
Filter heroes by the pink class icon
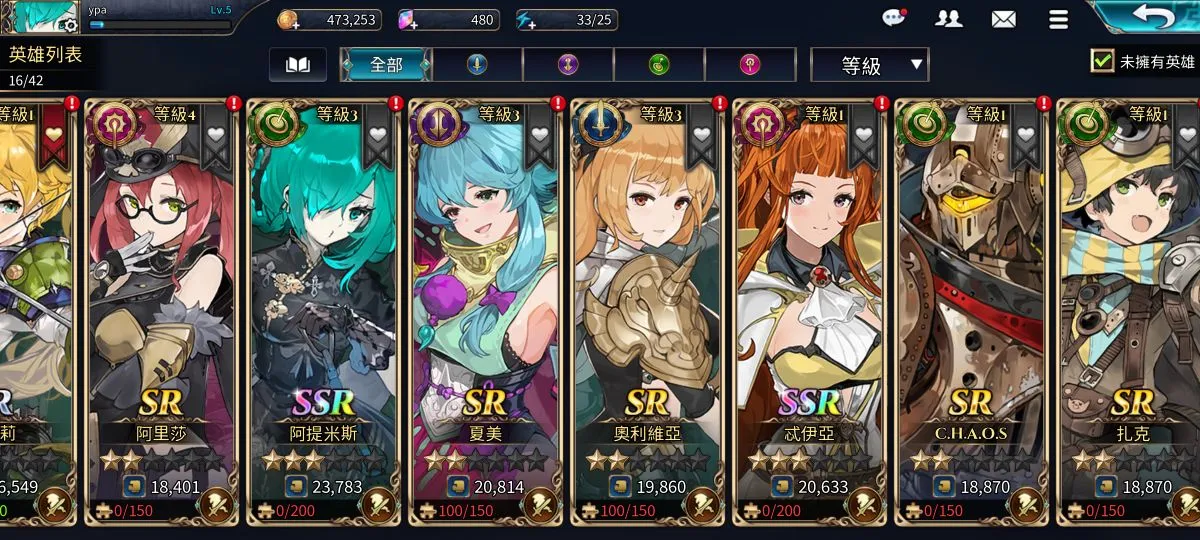click(x=749, y=65)
